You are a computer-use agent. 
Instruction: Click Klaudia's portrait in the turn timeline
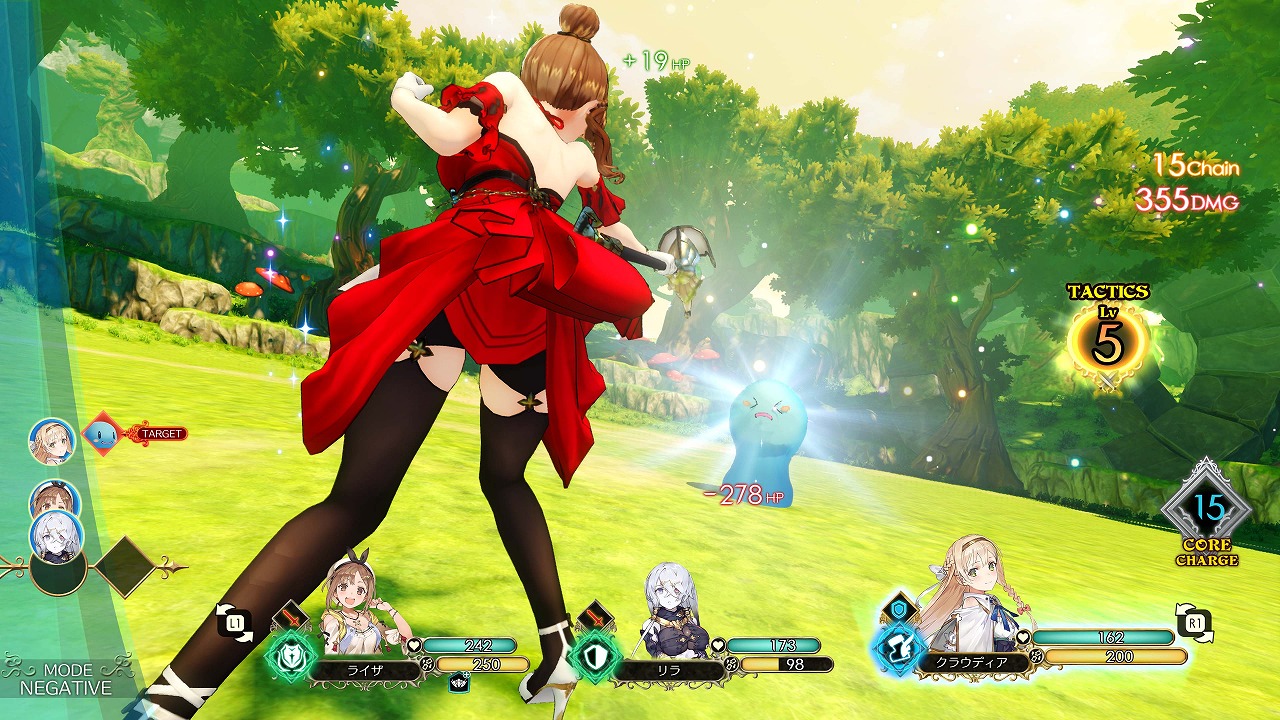[x=52, y=440]
